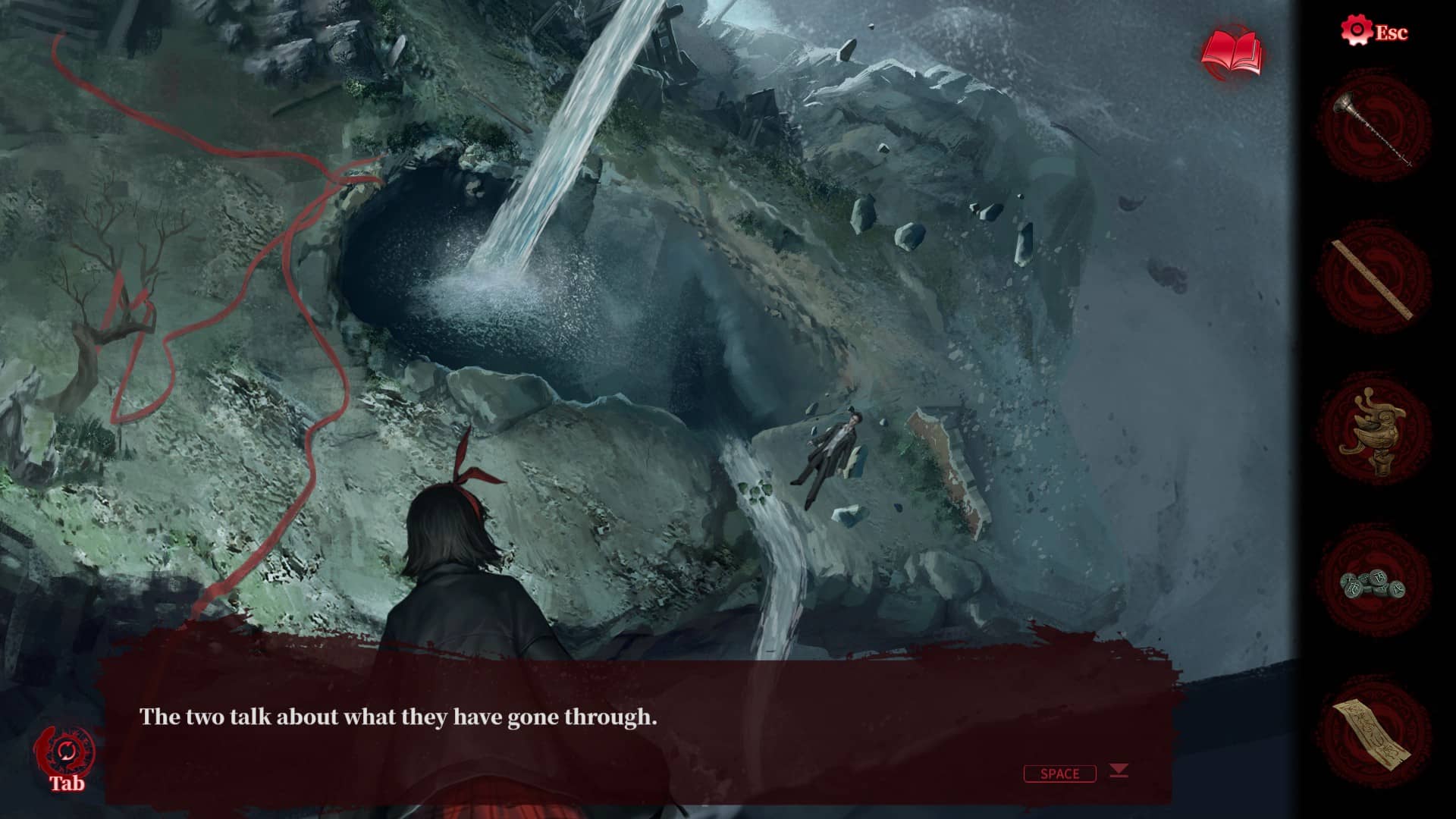The width and height of the screenshot is (1456, 819).
Task: Choose the bronze bird statue item
Action: 1373,430
